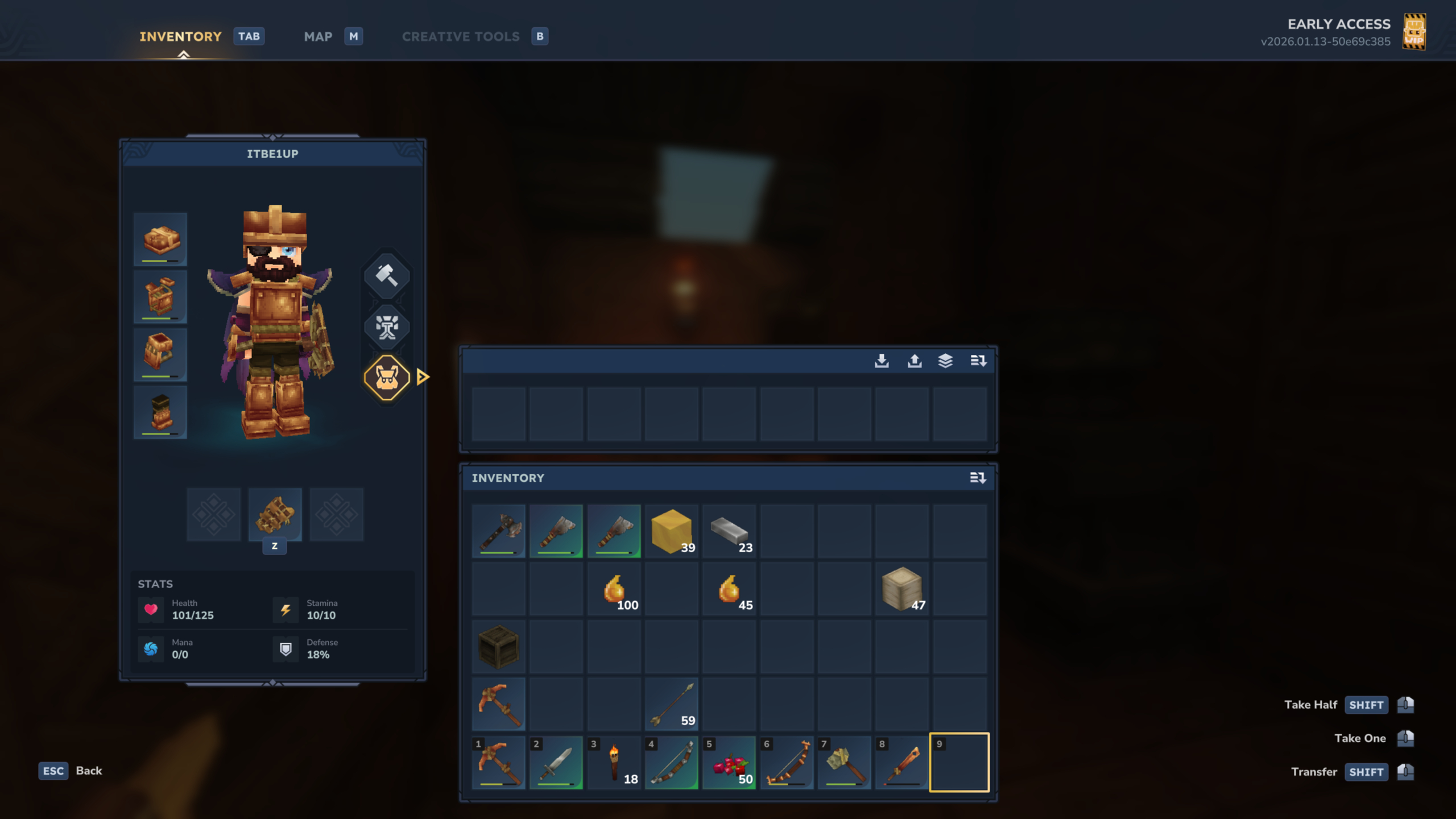
Task: Quick stack items via the layers icon
Action: (x=946, y=360)
